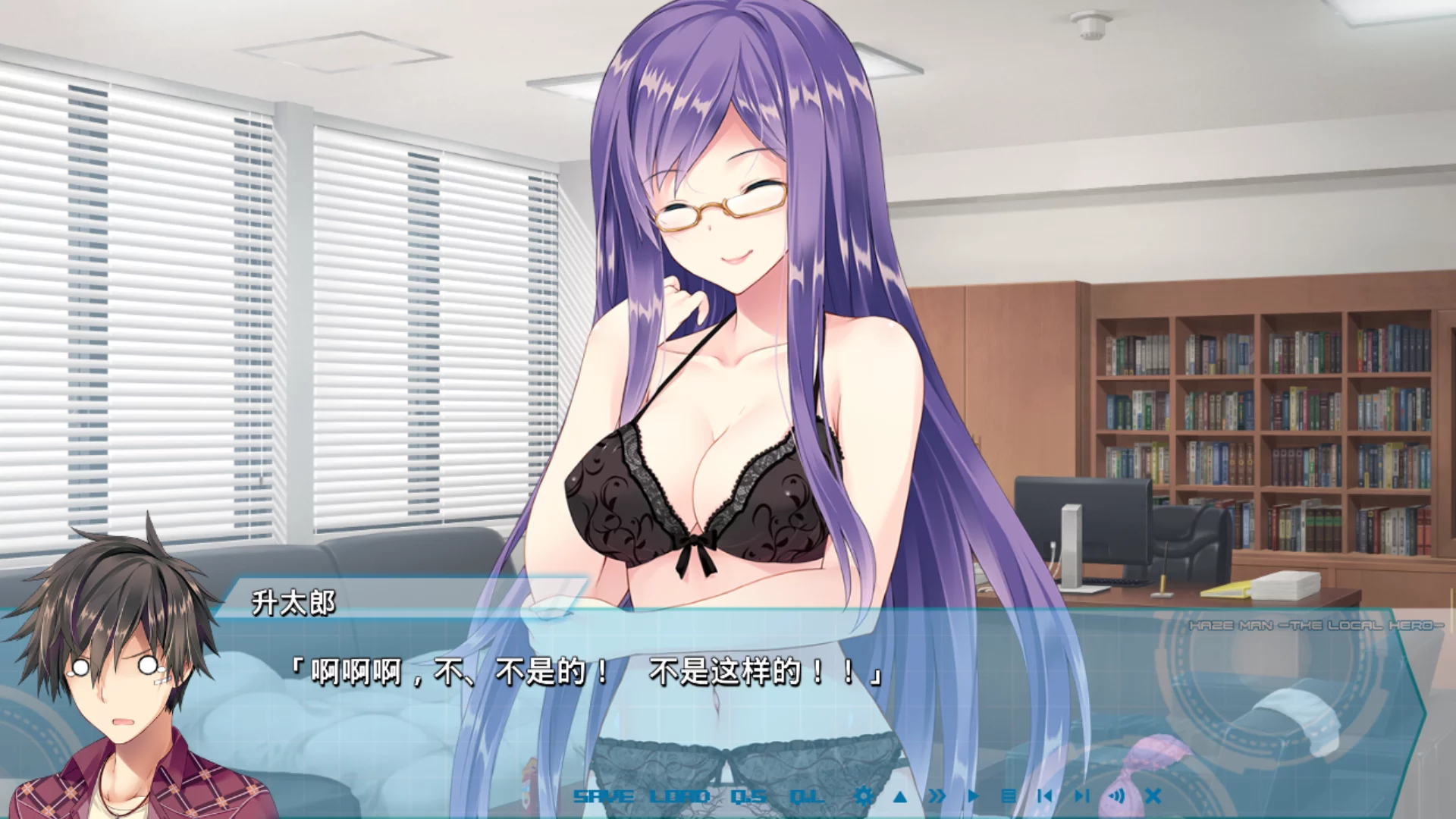Click the upward triangle icon

pos(900,796)
